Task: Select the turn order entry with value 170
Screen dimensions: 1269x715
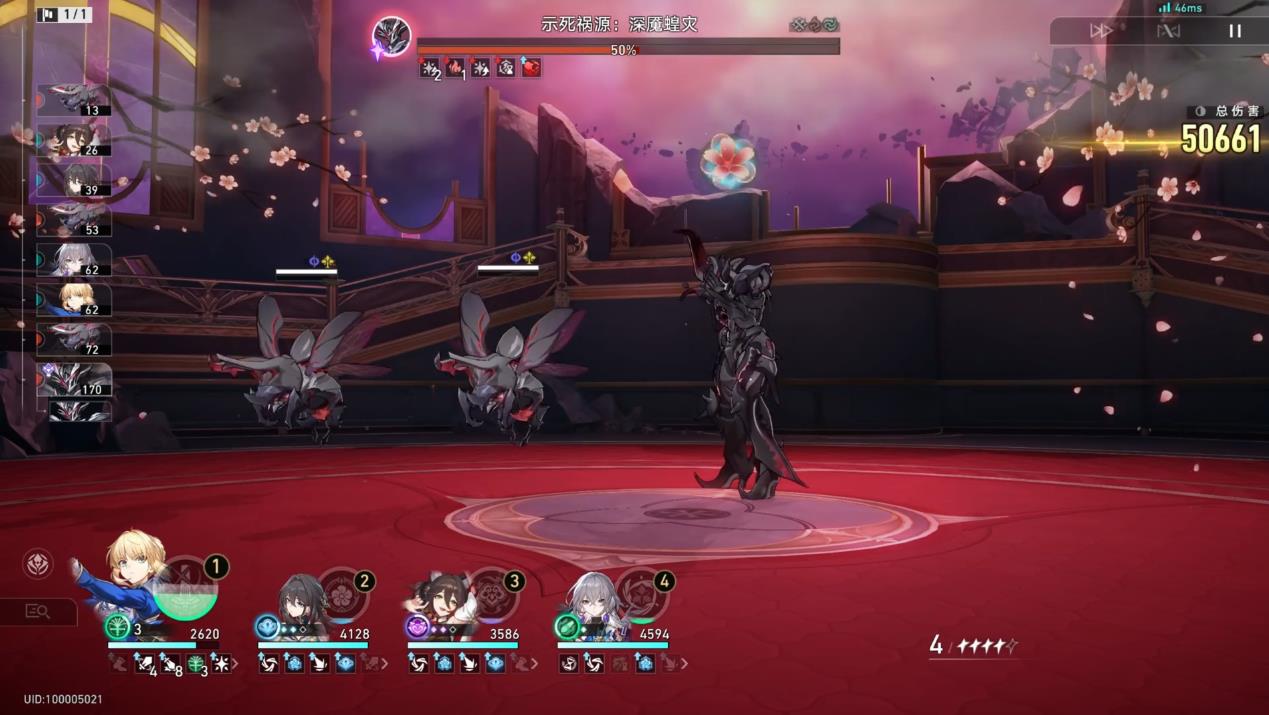Action: (x=74, y=380)
